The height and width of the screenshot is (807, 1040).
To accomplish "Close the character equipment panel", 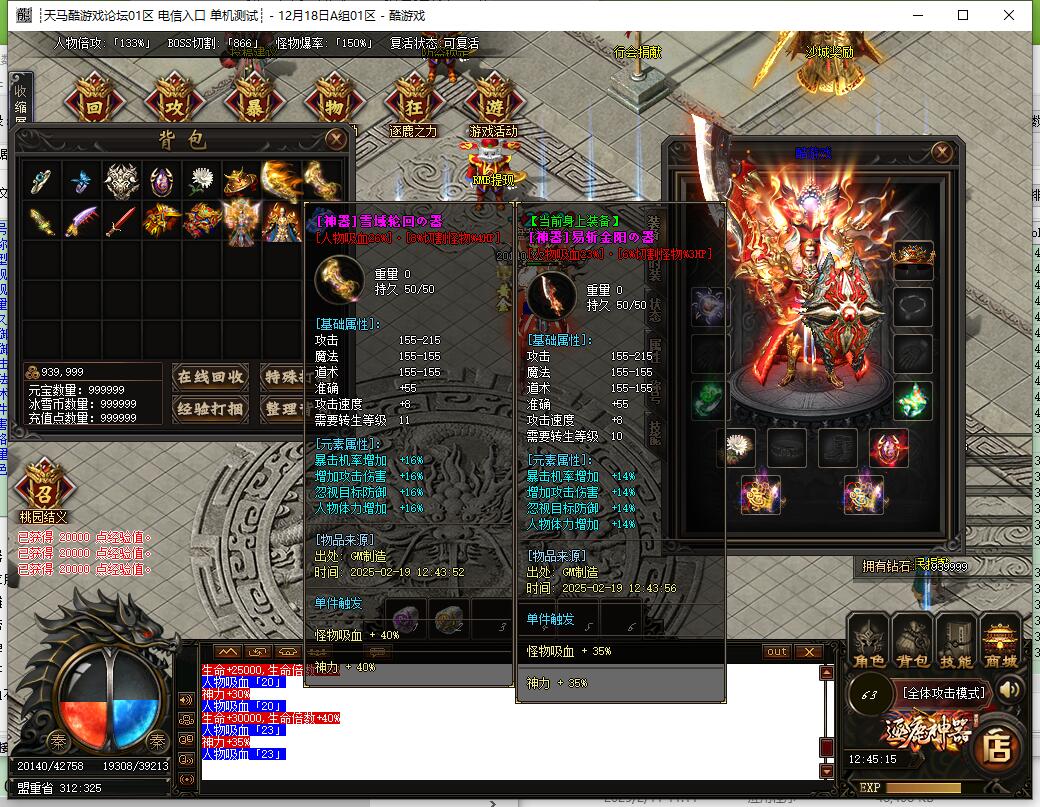I will (x=941, y=152).
